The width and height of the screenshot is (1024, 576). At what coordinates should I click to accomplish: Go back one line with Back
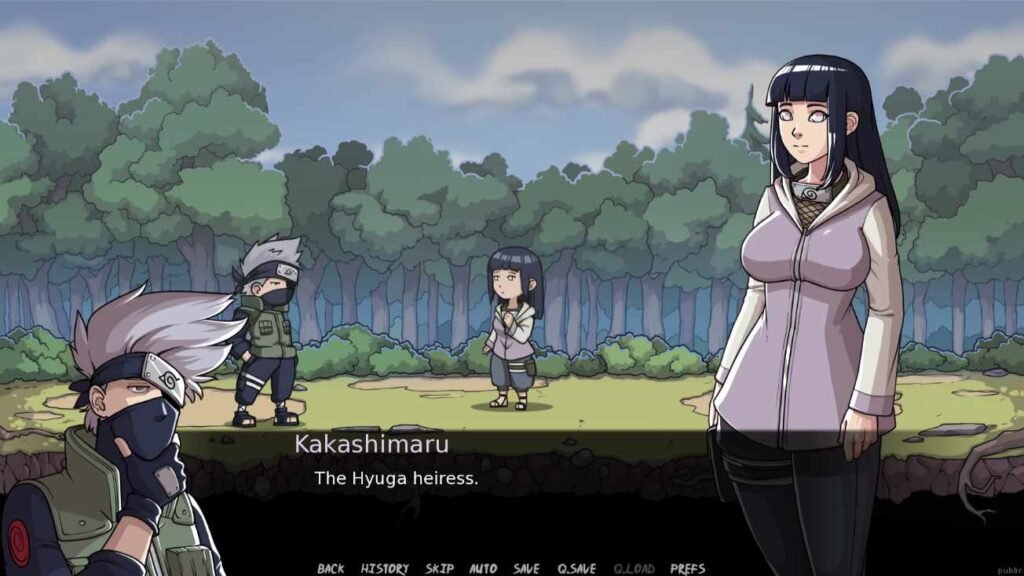pyautogui.click(x=330, y=568)
